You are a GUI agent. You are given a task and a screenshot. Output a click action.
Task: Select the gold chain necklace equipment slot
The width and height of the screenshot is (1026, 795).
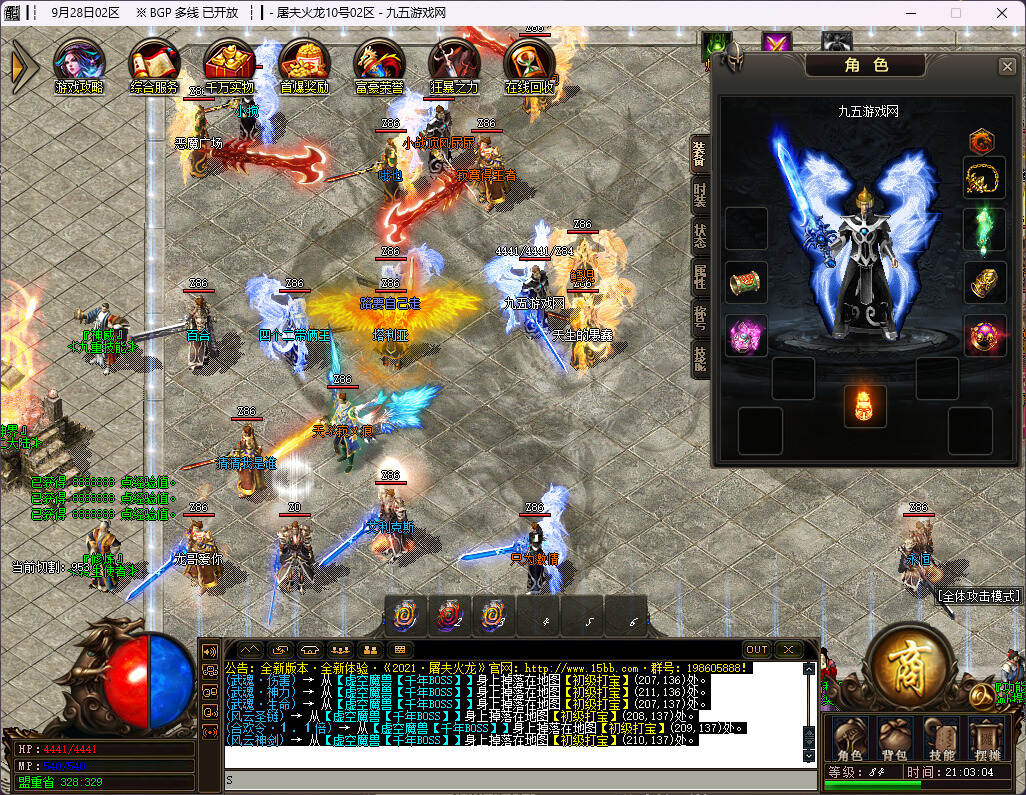(984, 178)
